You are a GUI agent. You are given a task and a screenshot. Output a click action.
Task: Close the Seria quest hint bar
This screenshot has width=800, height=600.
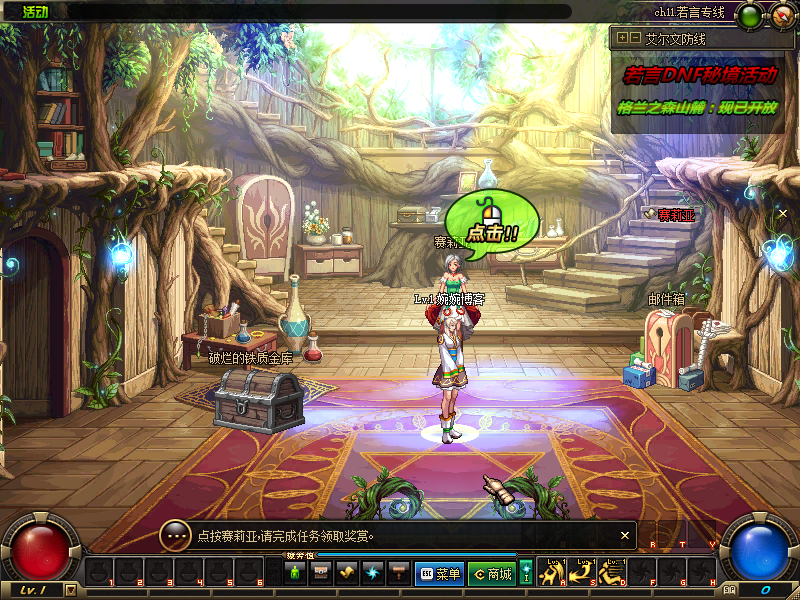[x=626, y=534]
